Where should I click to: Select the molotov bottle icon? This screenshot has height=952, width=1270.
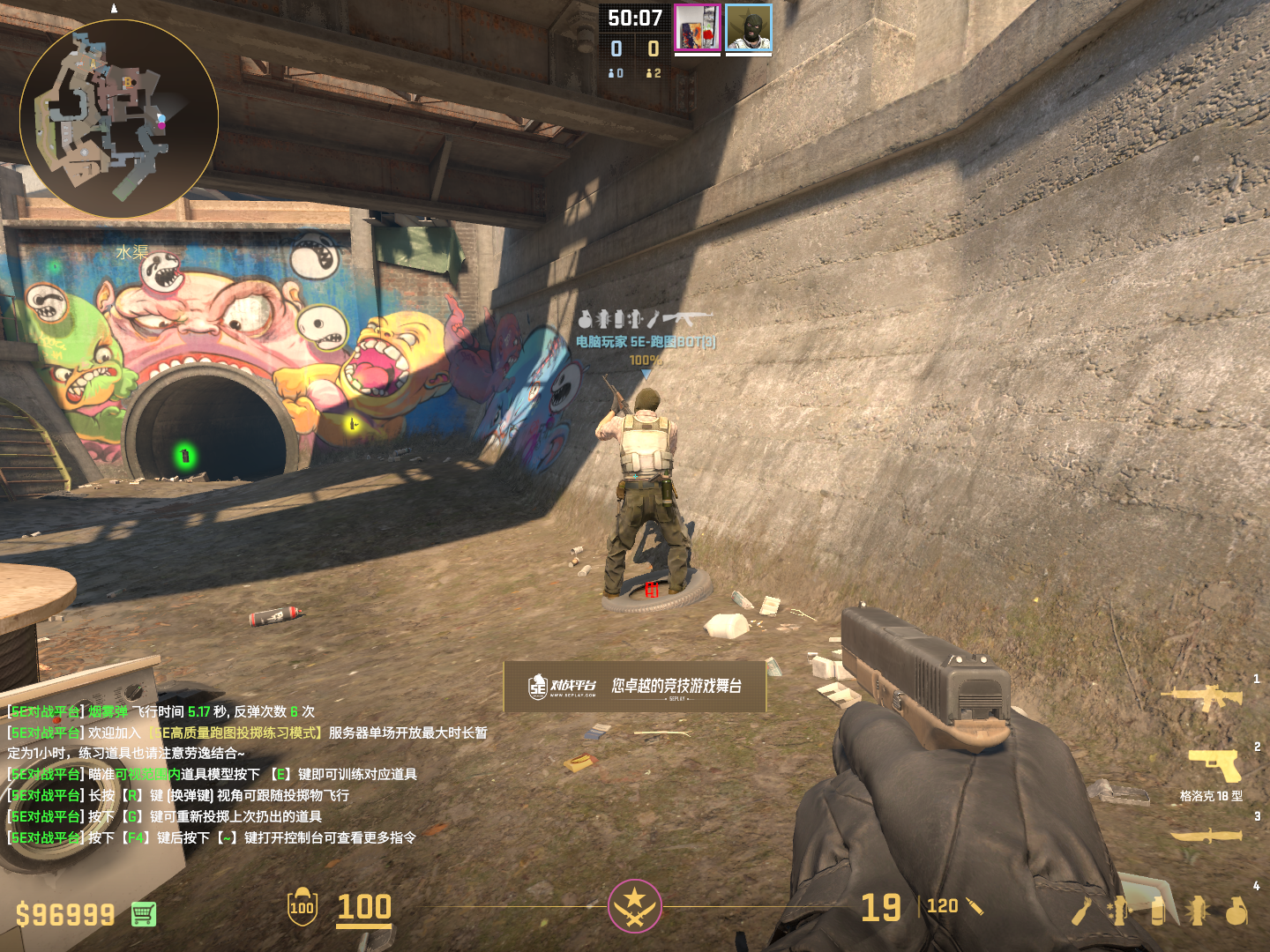click(x=1081, y=911)
